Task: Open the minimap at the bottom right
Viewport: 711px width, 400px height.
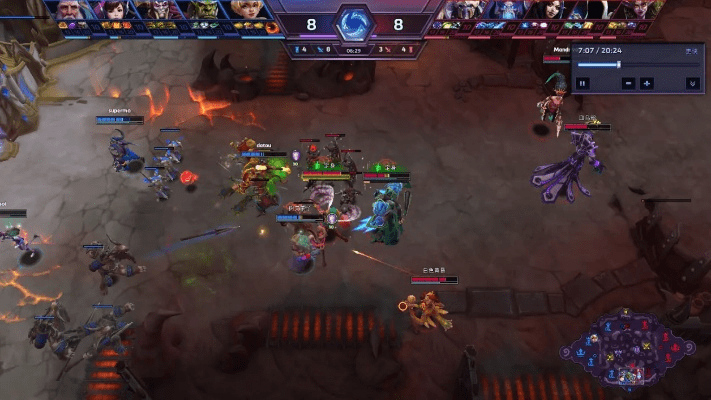Action: coord(631,351)
